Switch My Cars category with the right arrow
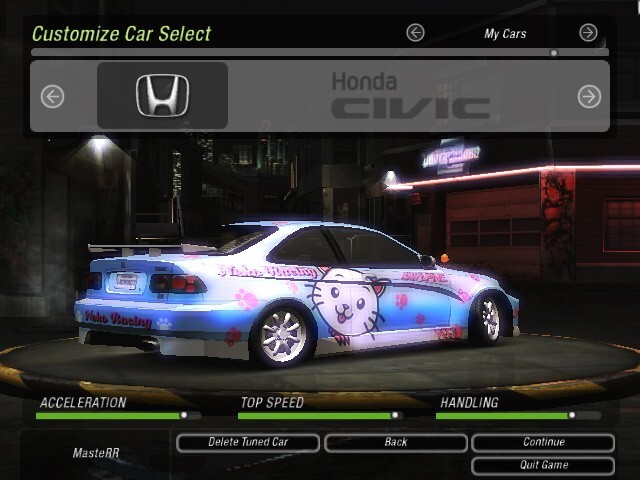640x480 pixels. (589, 33)
